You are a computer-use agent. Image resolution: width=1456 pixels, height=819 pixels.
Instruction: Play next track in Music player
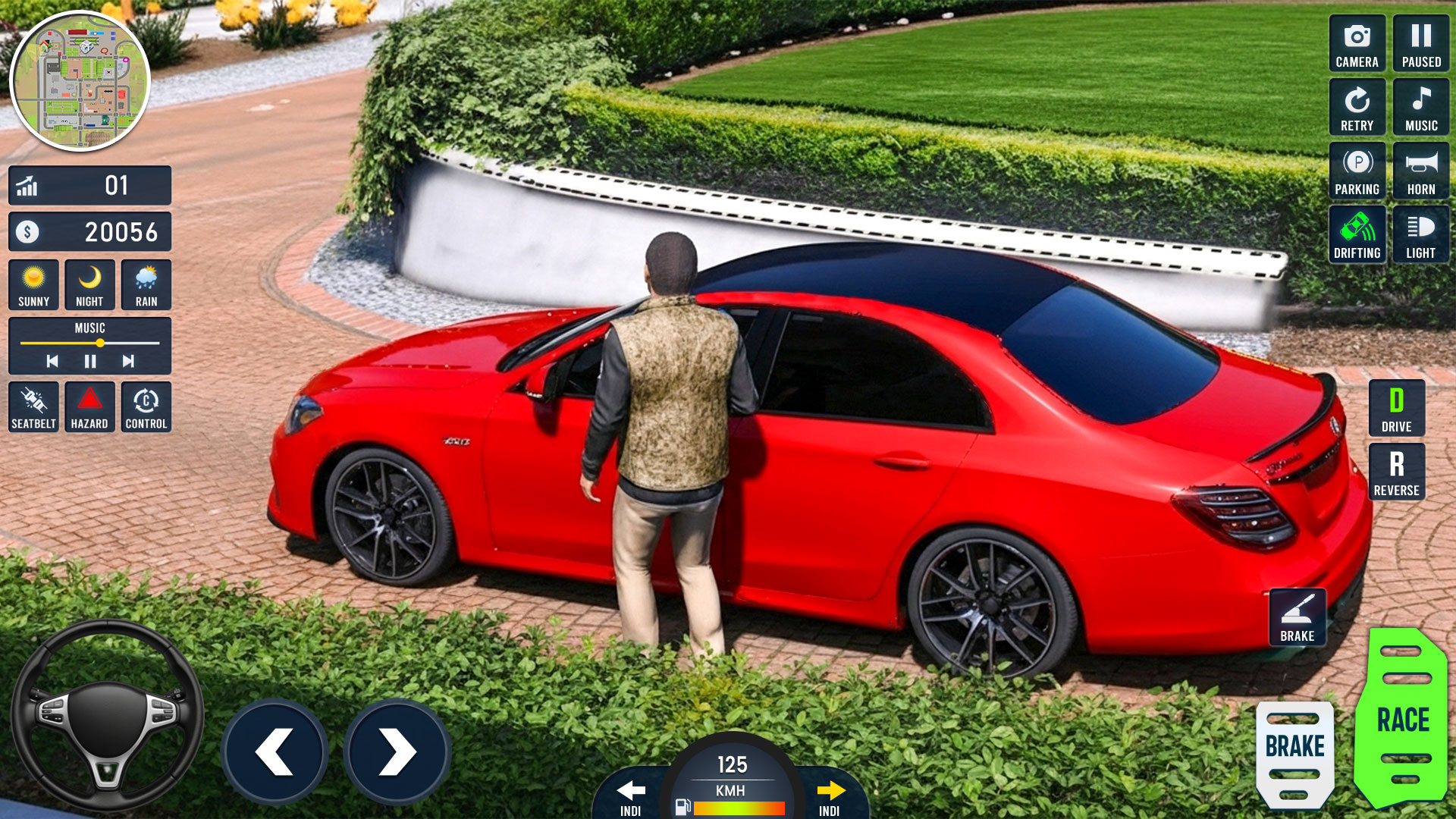click(127, 360)
